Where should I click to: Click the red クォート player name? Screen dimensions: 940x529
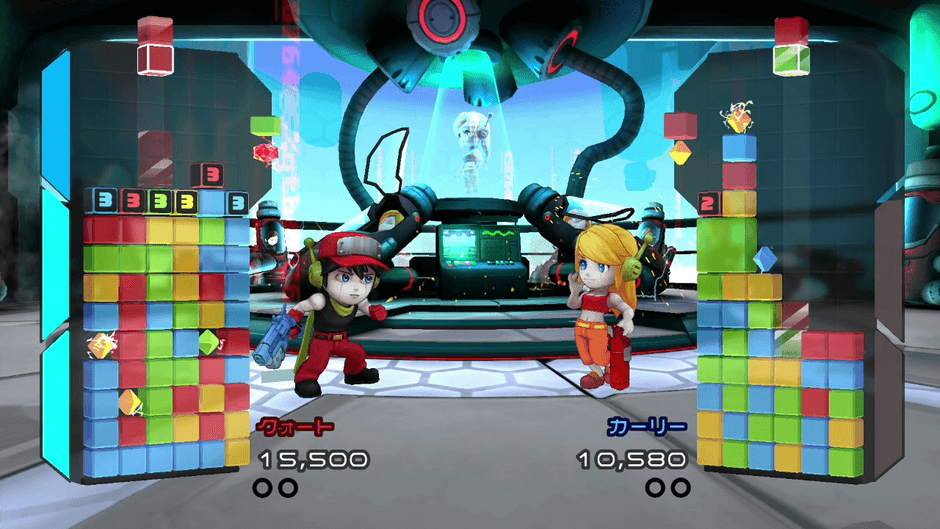(295, 427)
